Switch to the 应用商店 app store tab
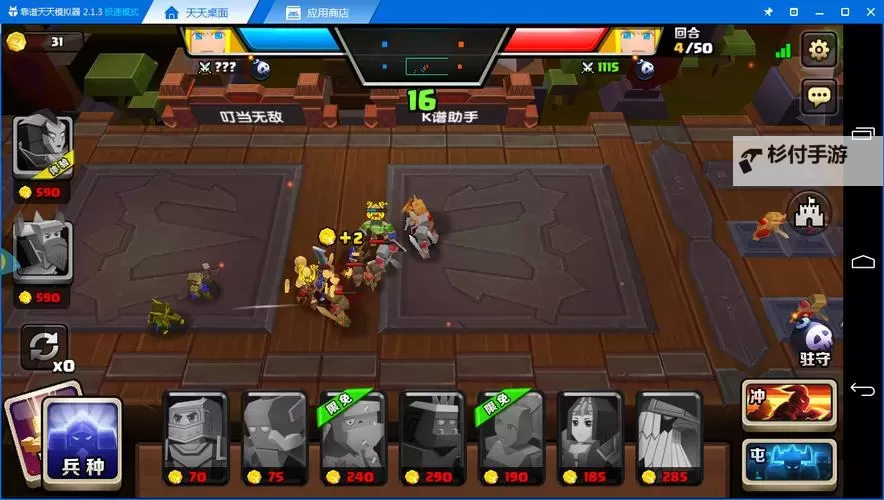This screenshot has height=500, width=884. click(320, 13)
